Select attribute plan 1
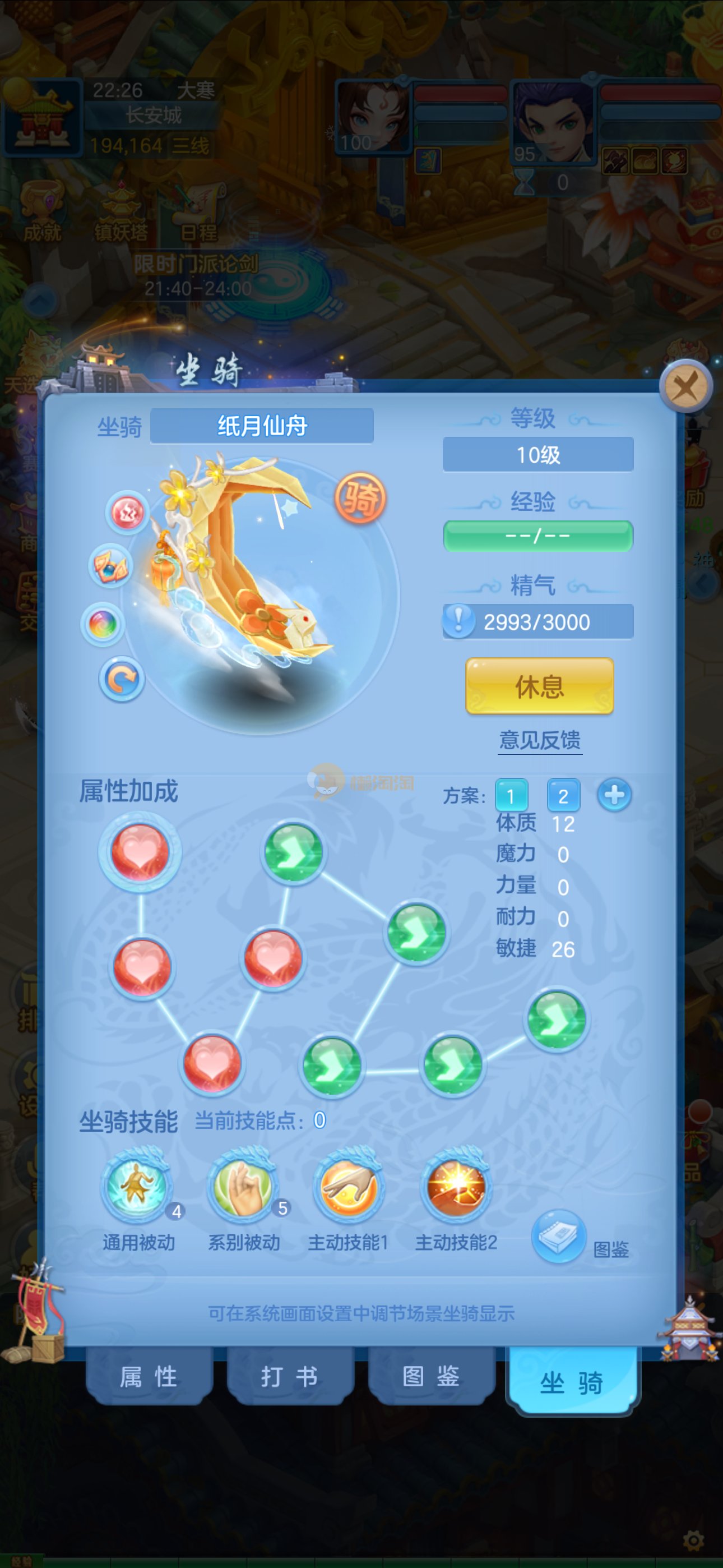The height and width of the screenshot is (1568, 723). (x=511, y=796)
